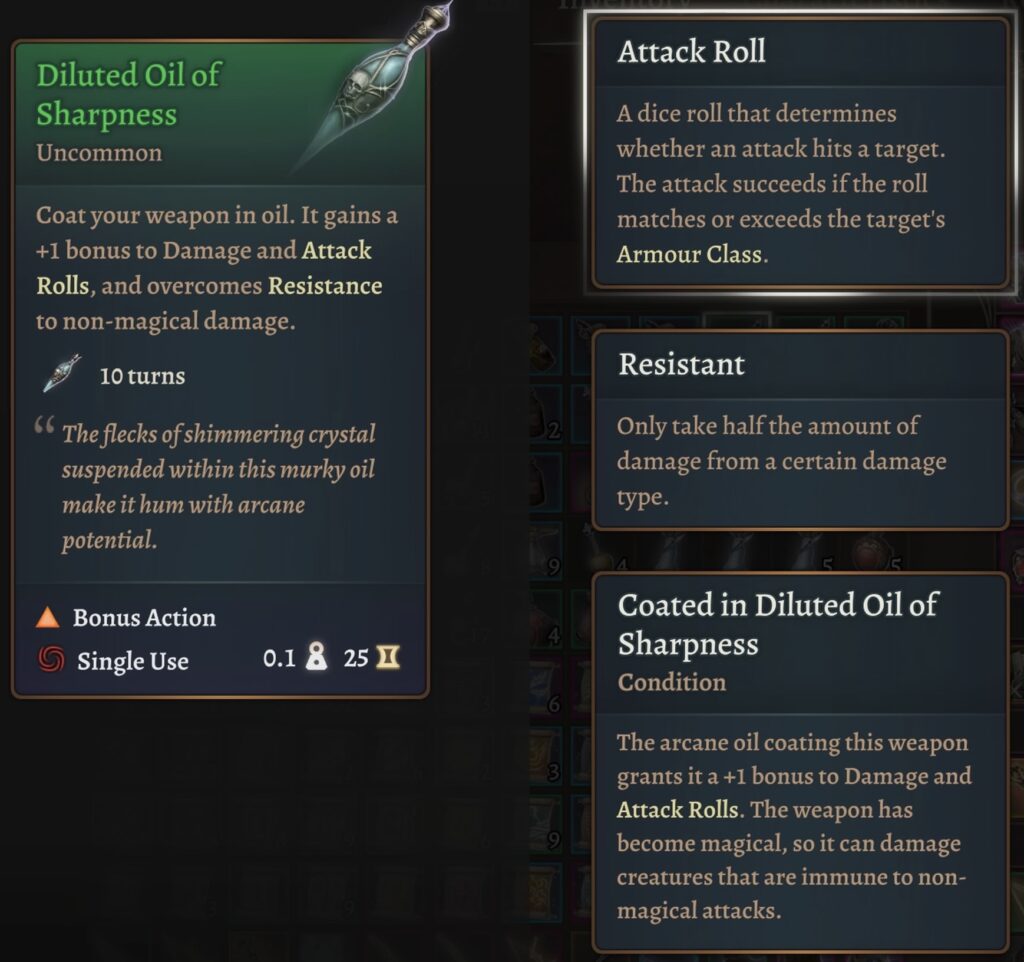Click the Resistant tooltip panel heading
Image resolution: width=1024 pixels, height=962 pixels.
[x=681, y=364]
